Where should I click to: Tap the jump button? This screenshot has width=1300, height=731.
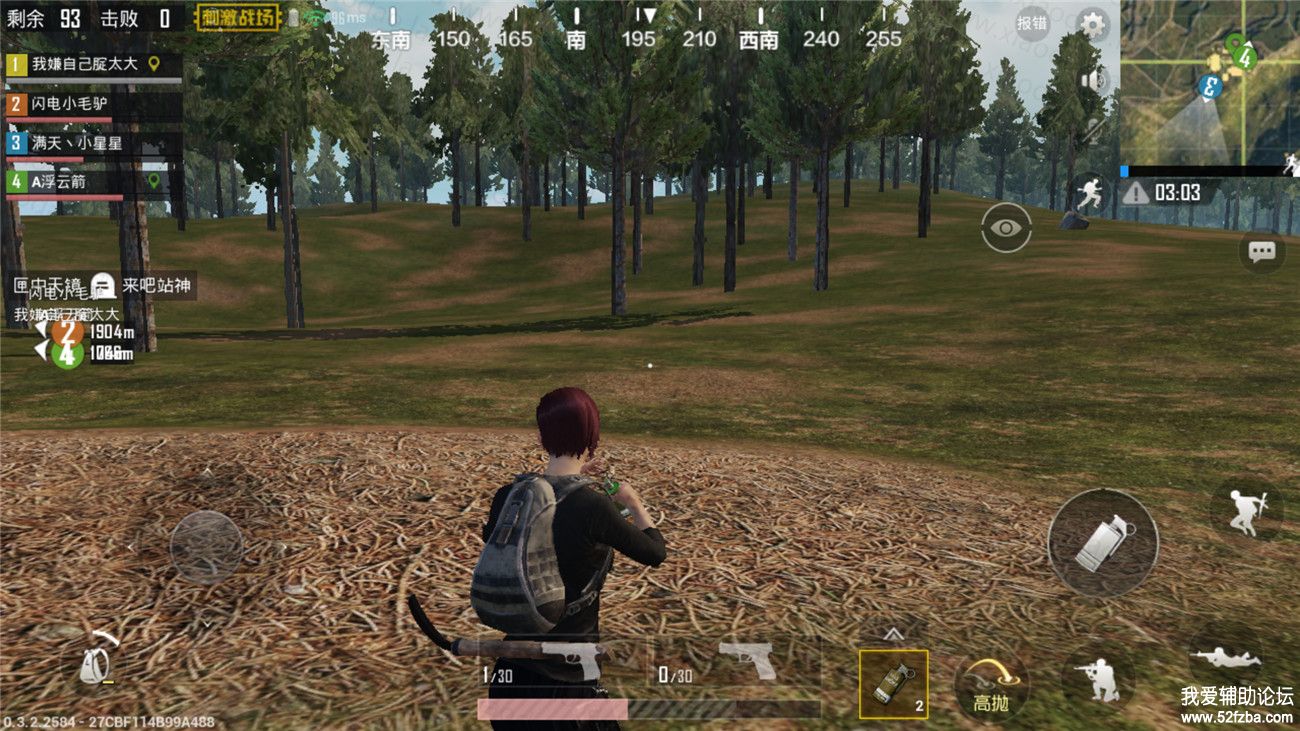[x=1246, y=510]
